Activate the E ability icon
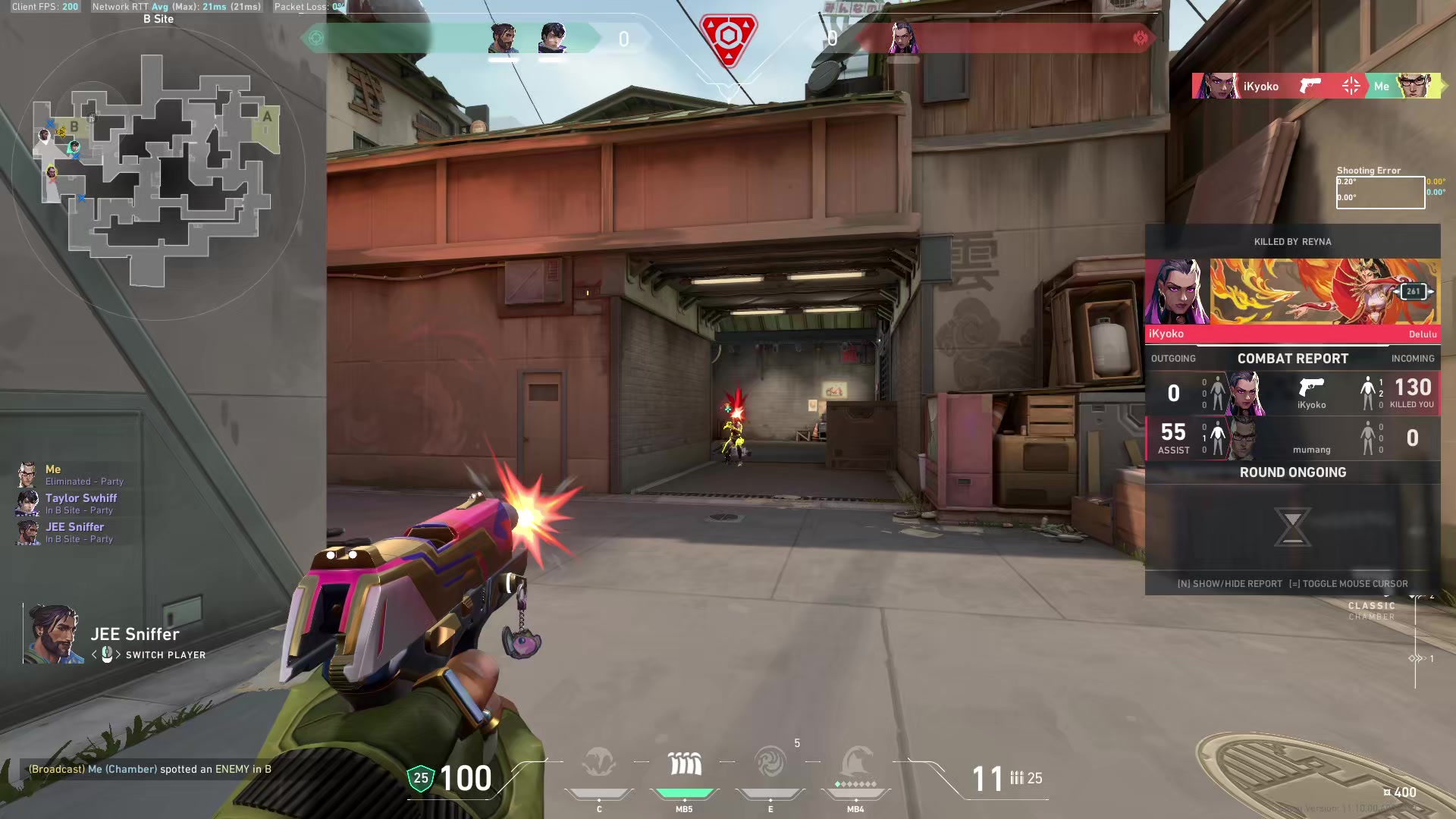This screenshot has width=1456, height=819. [x=770, y=763]
